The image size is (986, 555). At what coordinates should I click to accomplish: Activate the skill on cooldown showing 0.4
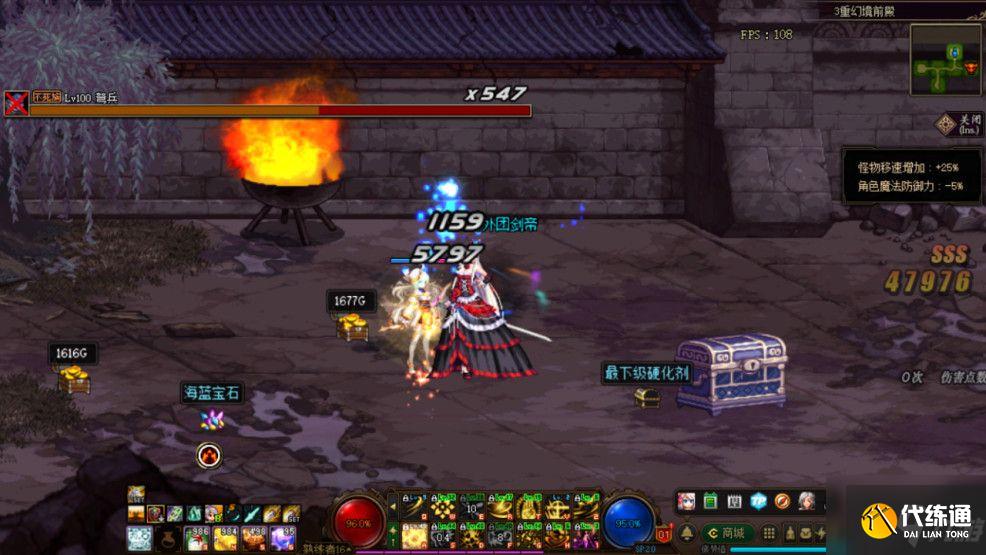(x=441, y=535)
